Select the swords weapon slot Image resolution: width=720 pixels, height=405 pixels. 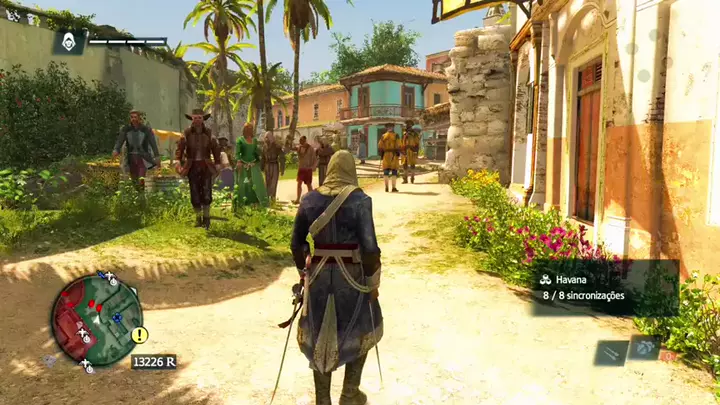(610, 352)
